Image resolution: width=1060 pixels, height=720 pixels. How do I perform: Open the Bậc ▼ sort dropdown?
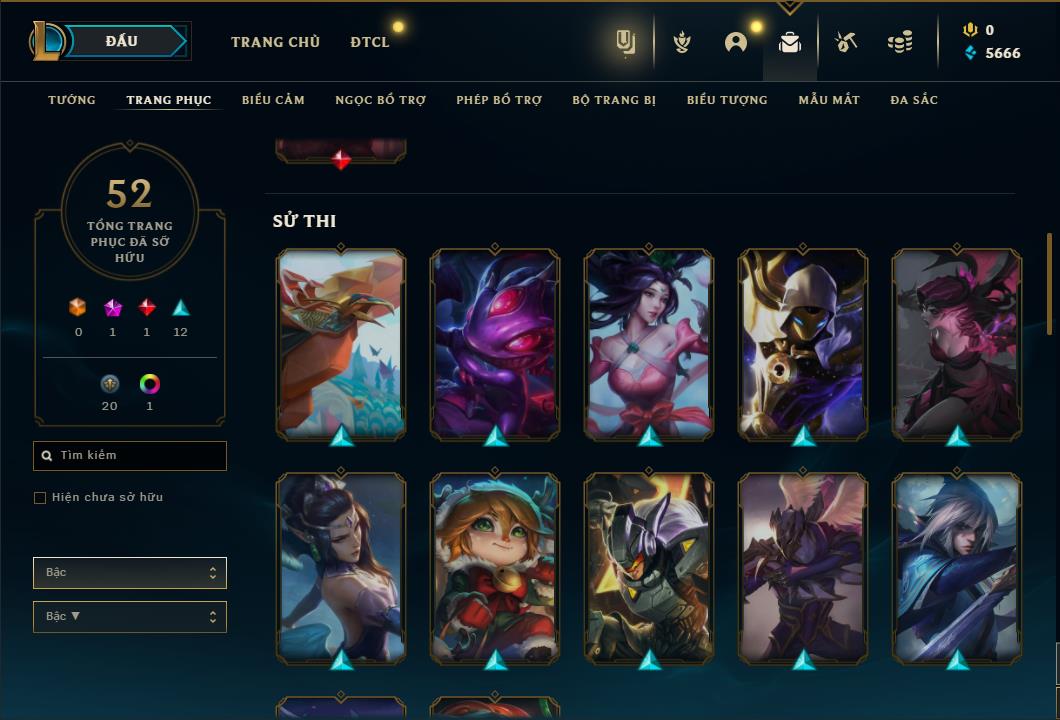pos(130,617)
